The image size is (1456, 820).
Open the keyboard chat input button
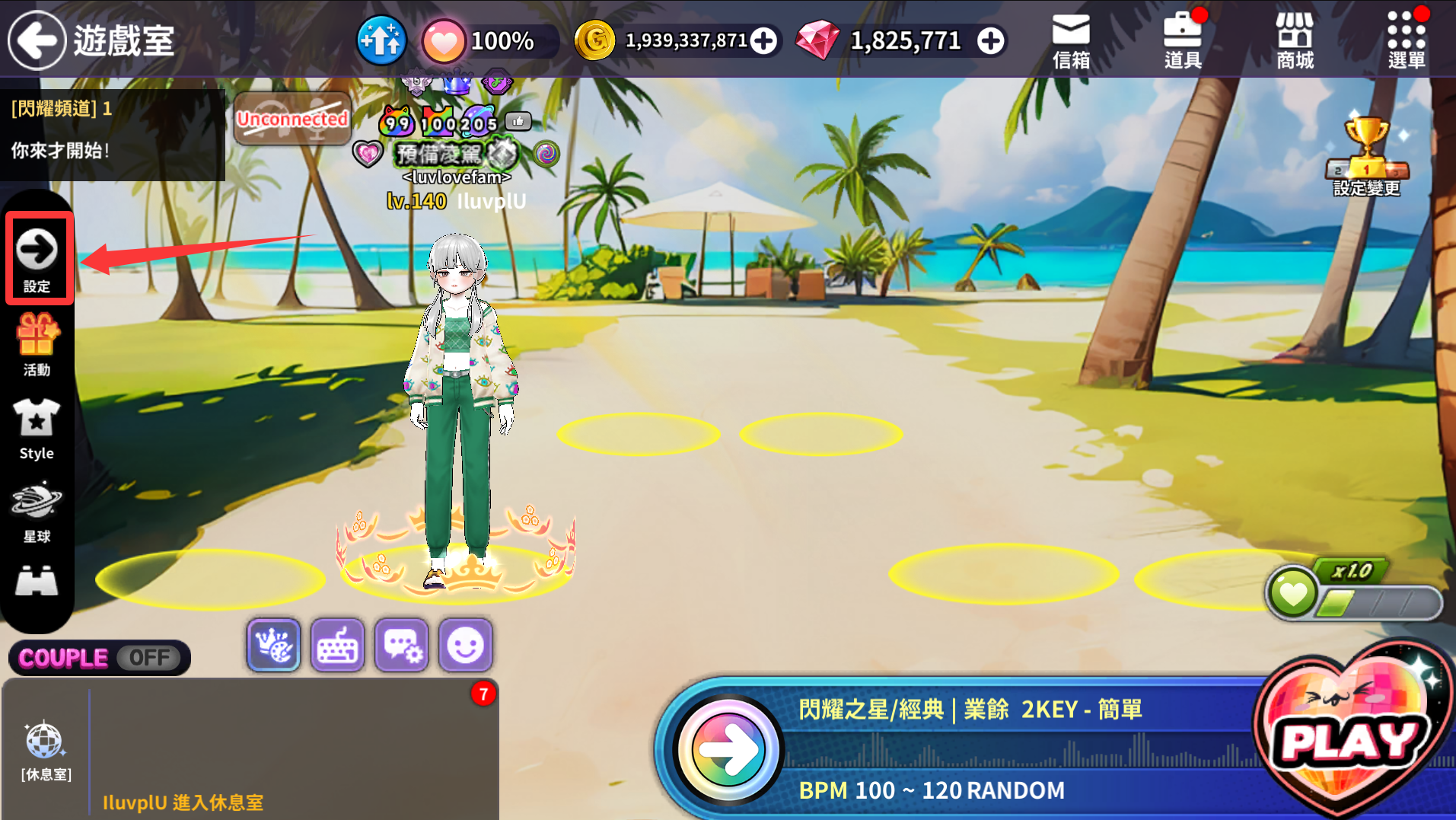[337, 646]
